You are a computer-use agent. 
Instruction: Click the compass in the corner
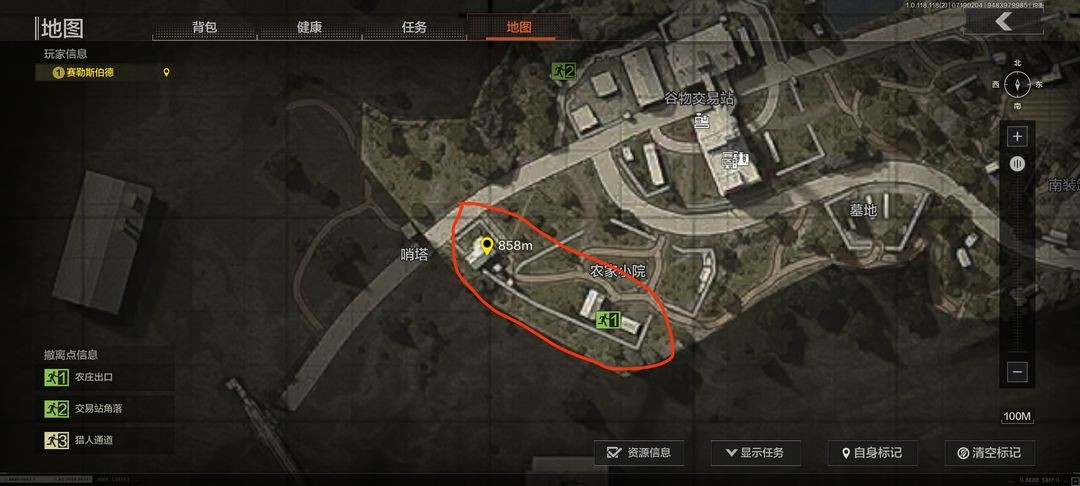coord(1017,84)
